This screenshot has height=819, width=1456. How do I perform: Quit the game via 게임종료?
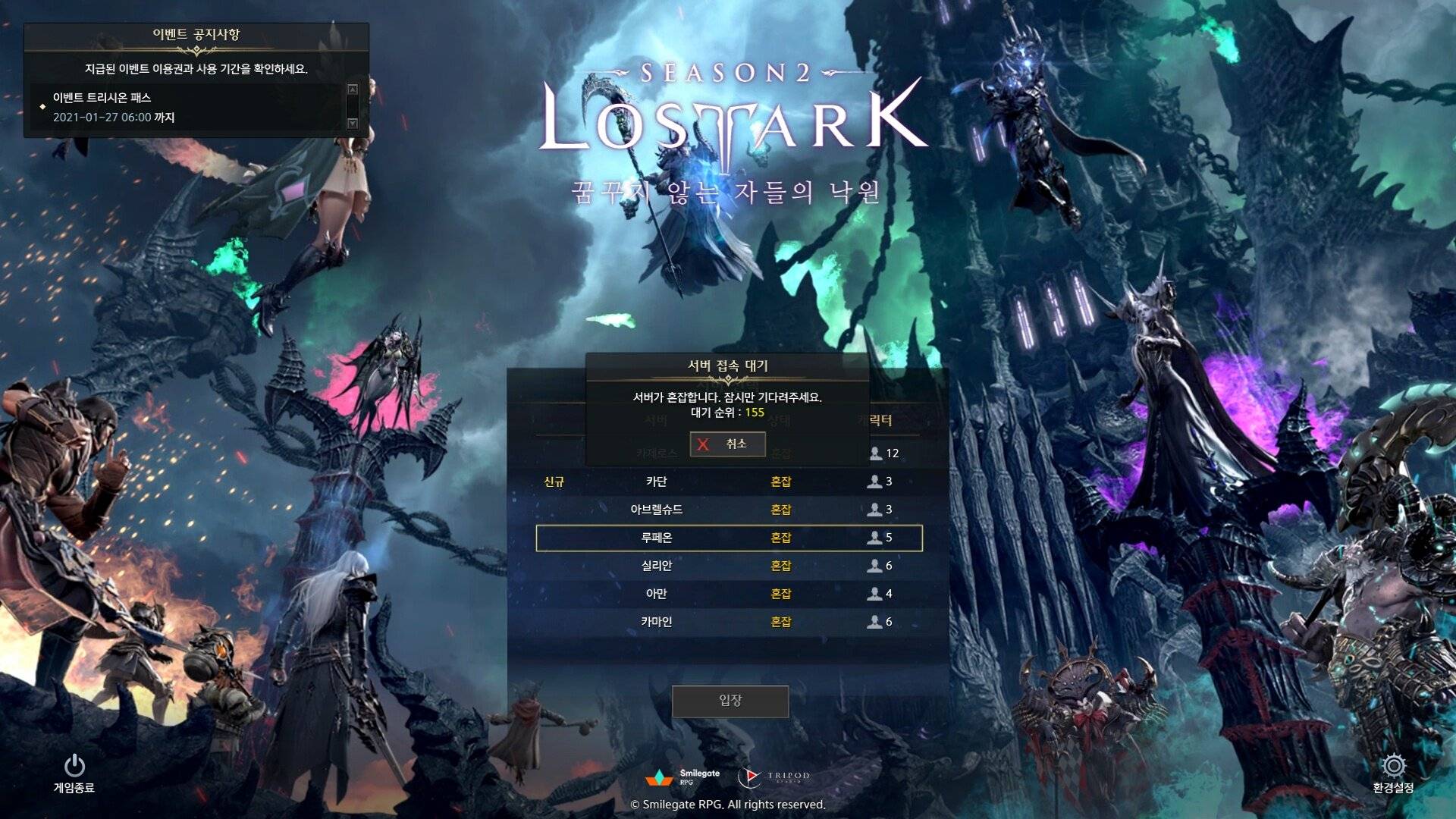coord(74,773)
